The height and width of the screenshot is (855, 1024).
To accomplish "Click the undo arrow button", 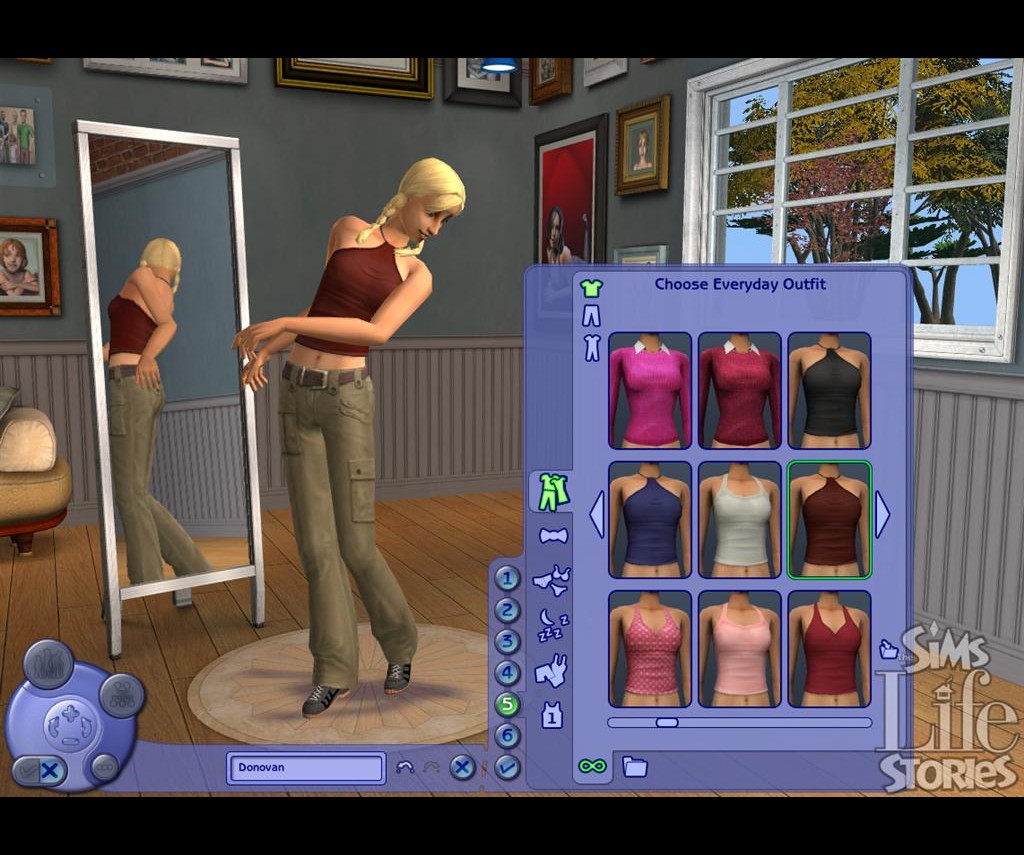I will tap(405, 768).
